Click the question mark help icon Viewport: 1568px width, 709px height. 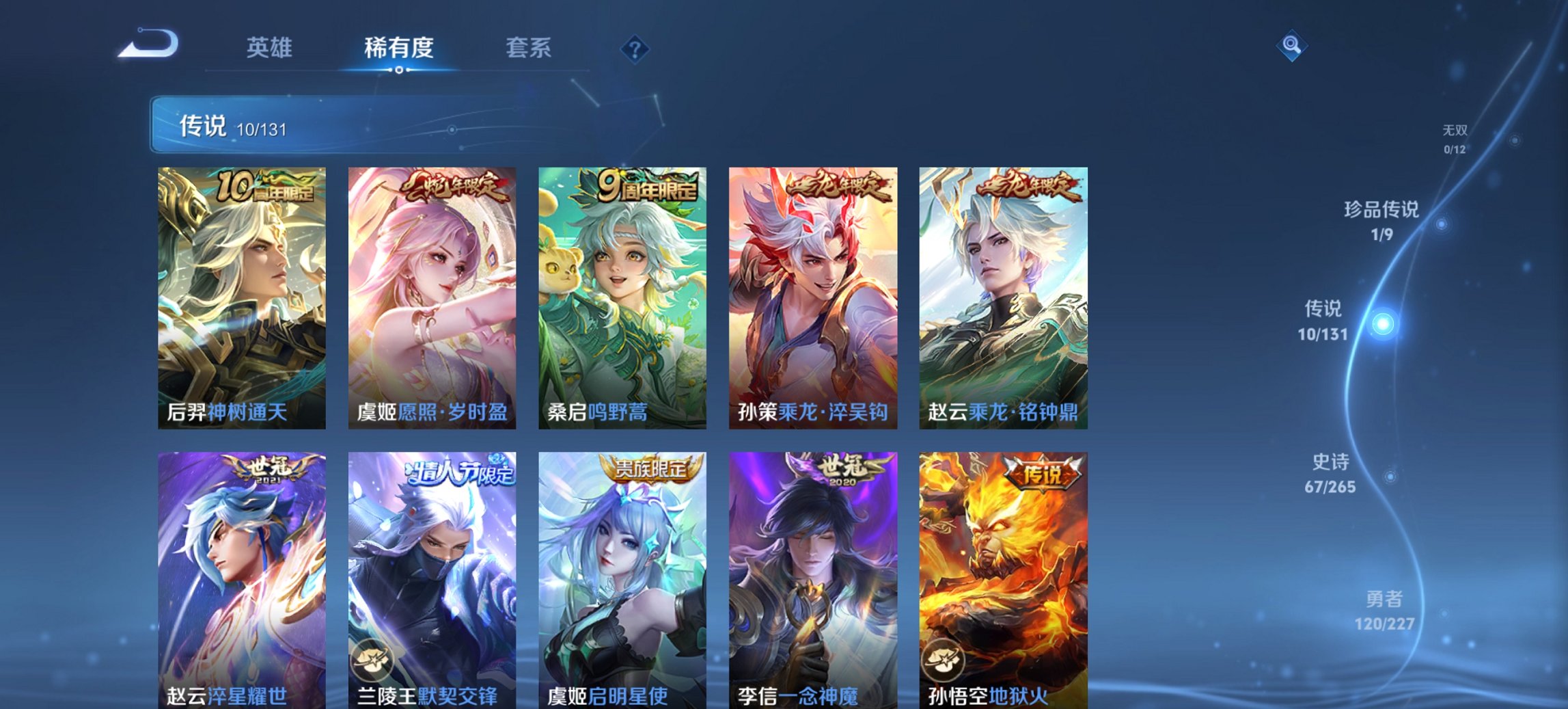tap(635, 48)
